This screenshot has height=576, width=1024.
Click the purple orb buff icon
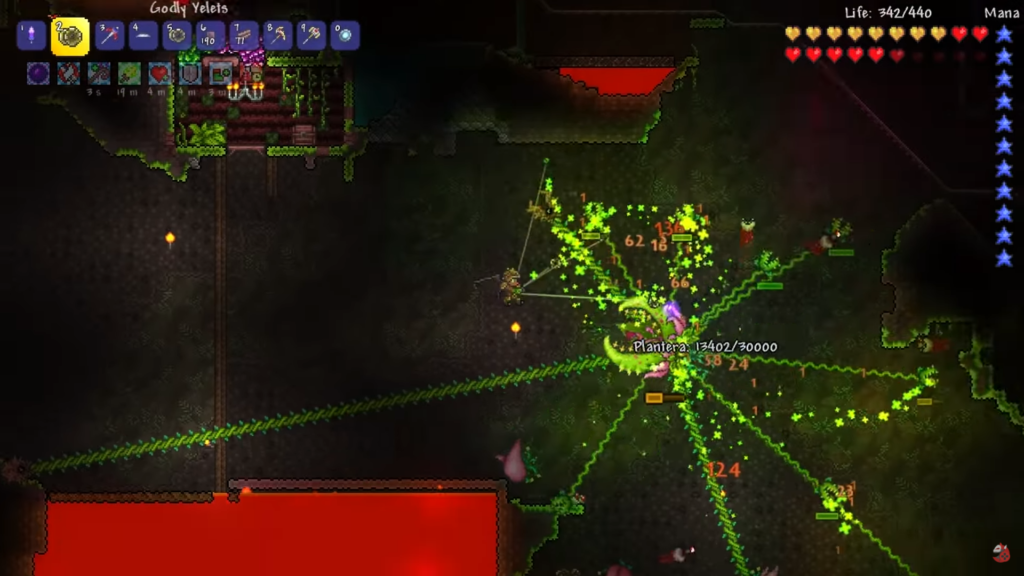[x=38, y=73]
